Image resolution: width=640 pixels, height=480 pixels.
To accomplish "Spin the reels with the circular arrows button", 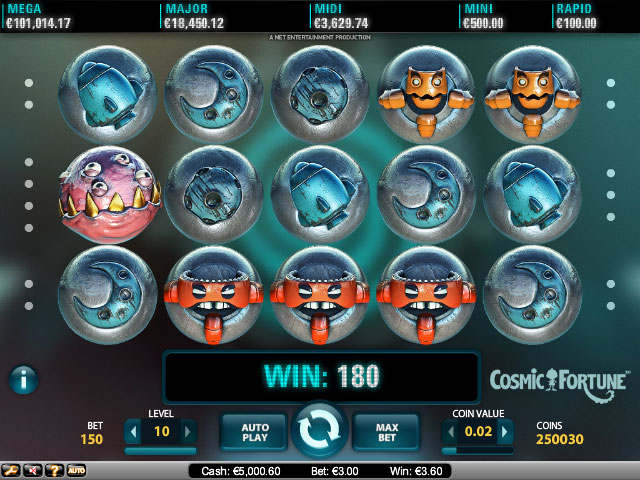I will [x=320, y=432].
